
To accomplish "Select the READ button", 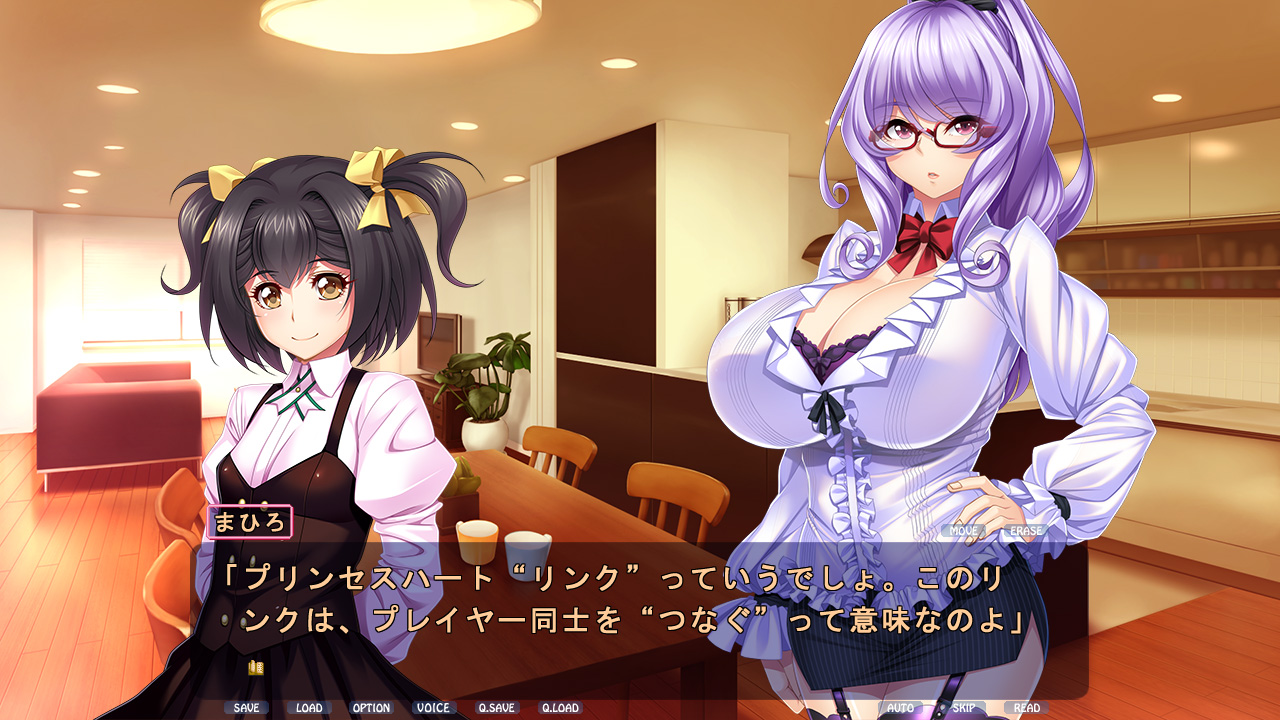I will (x=1026, y=708).
